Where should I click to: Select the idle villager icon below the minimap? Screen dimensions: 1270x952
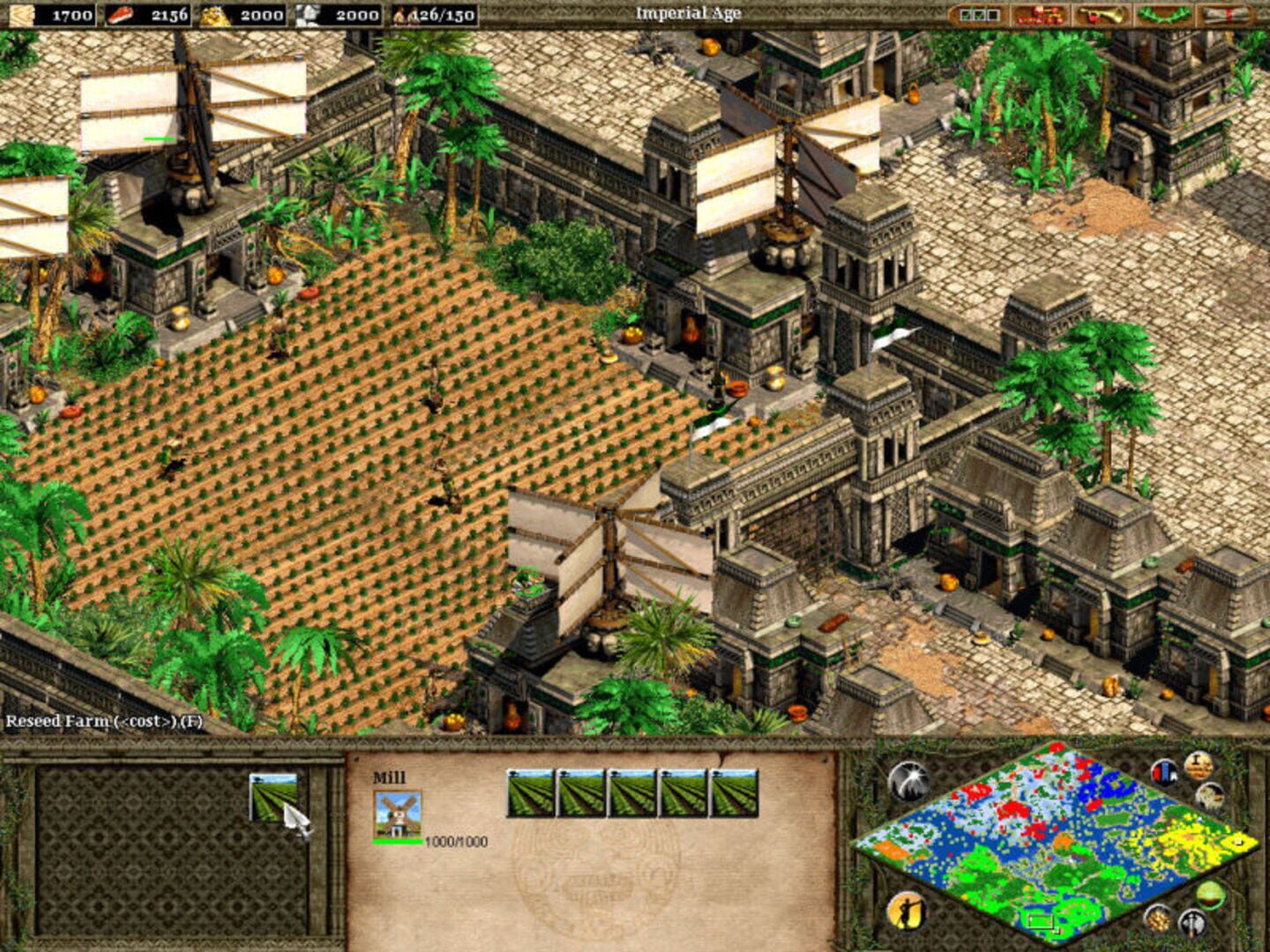coord(907,912)
